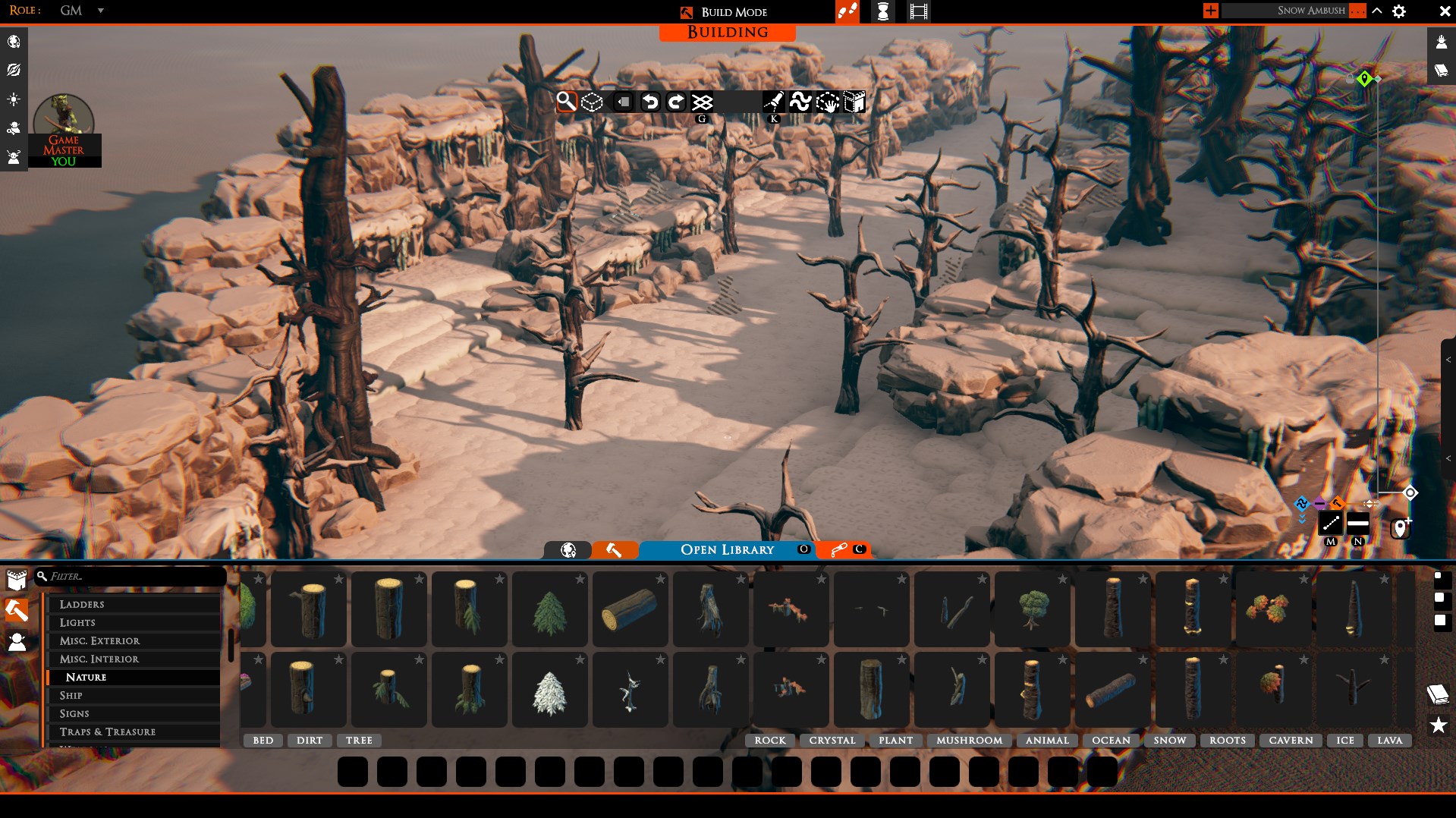Choose the Lights category
1456x818 pixels.
77,622
